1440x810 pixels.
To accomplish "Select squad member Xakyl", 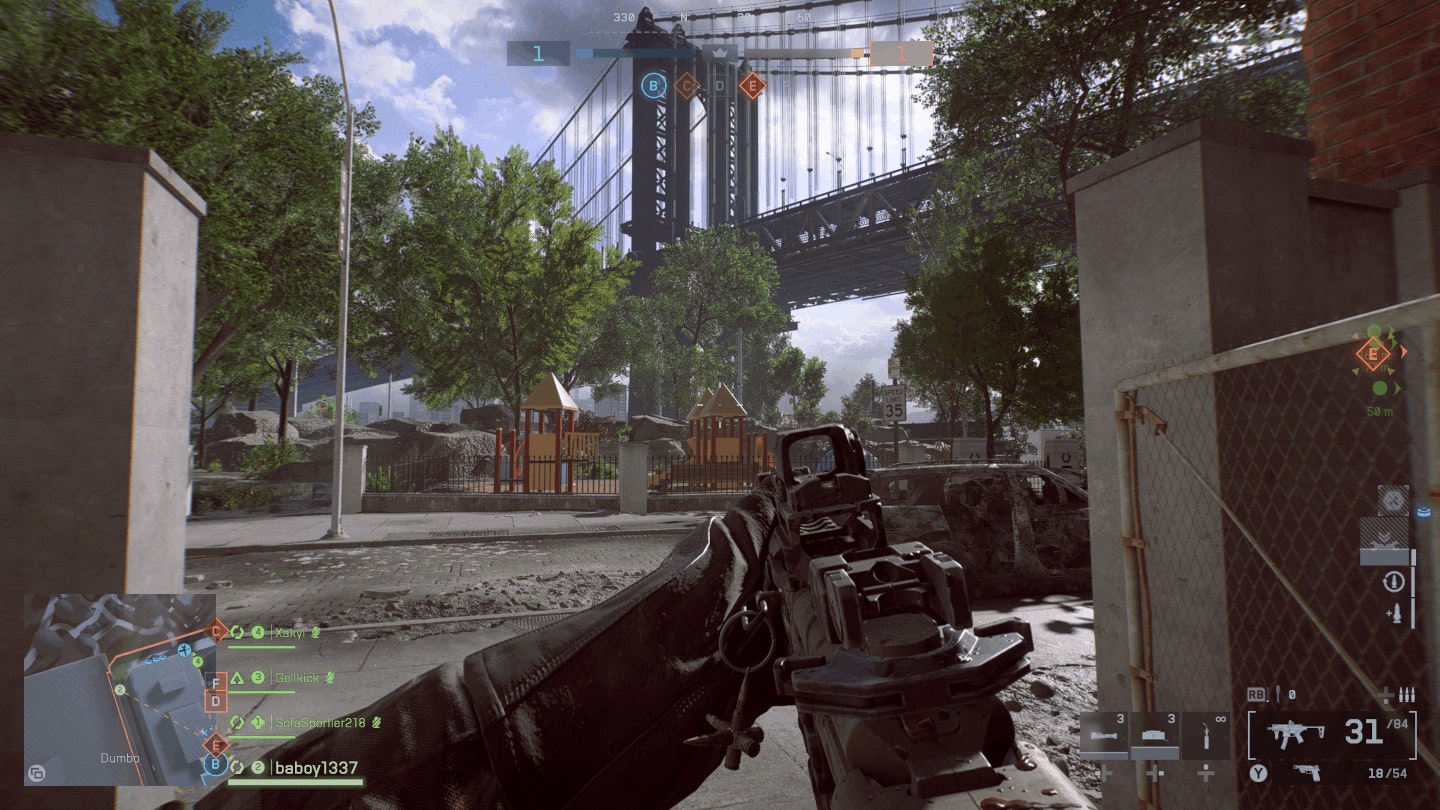I will coord(290,632).
